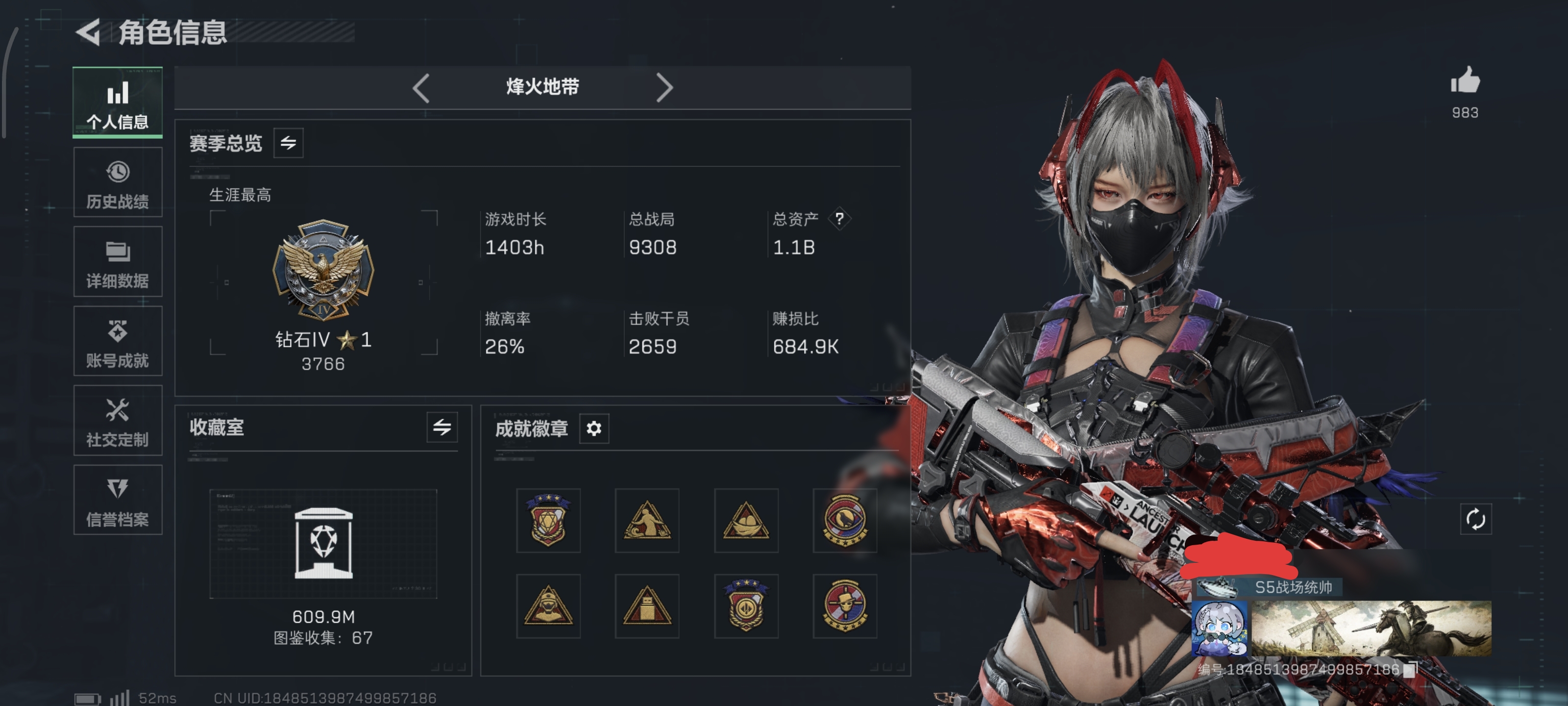The height and width of the screenshot is (706, 1568).
Task: Open the question mark help for 总资产
Action: coord(839,219)
